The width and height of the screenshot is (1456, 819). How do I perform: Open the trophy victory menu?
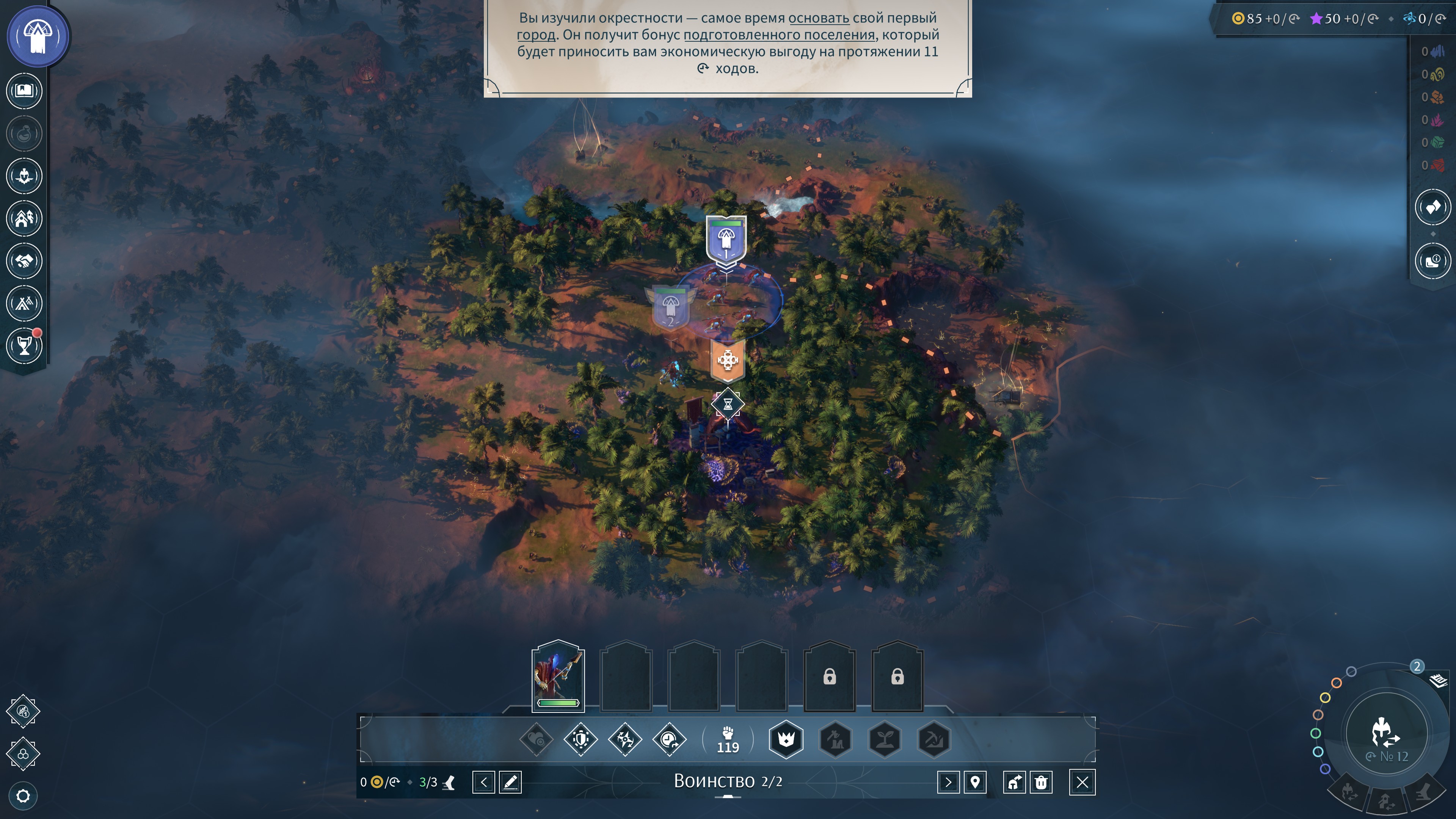tap(24, 345)
